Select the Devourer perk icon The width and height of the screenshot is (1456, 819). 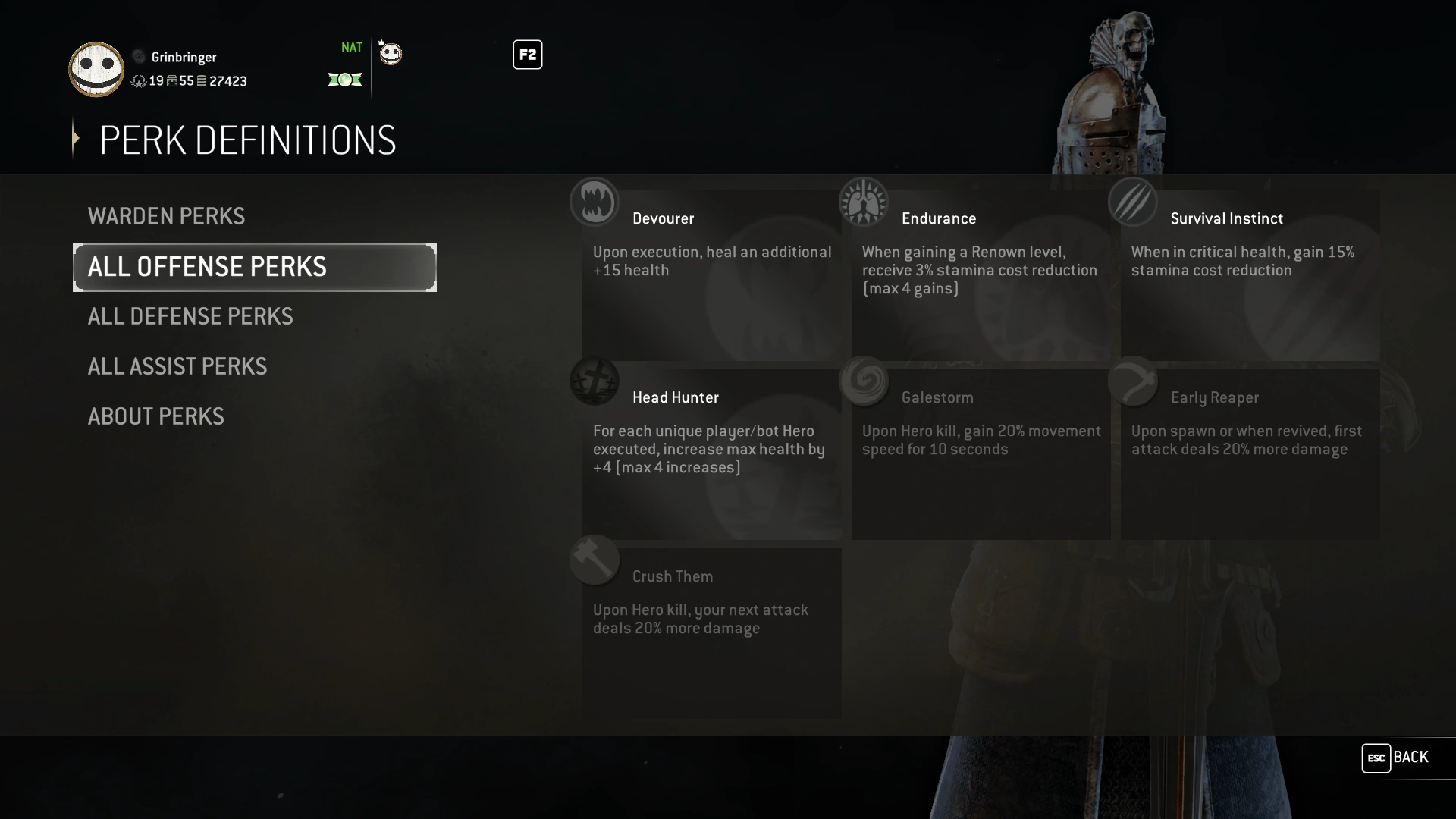[x=595, y=202]
